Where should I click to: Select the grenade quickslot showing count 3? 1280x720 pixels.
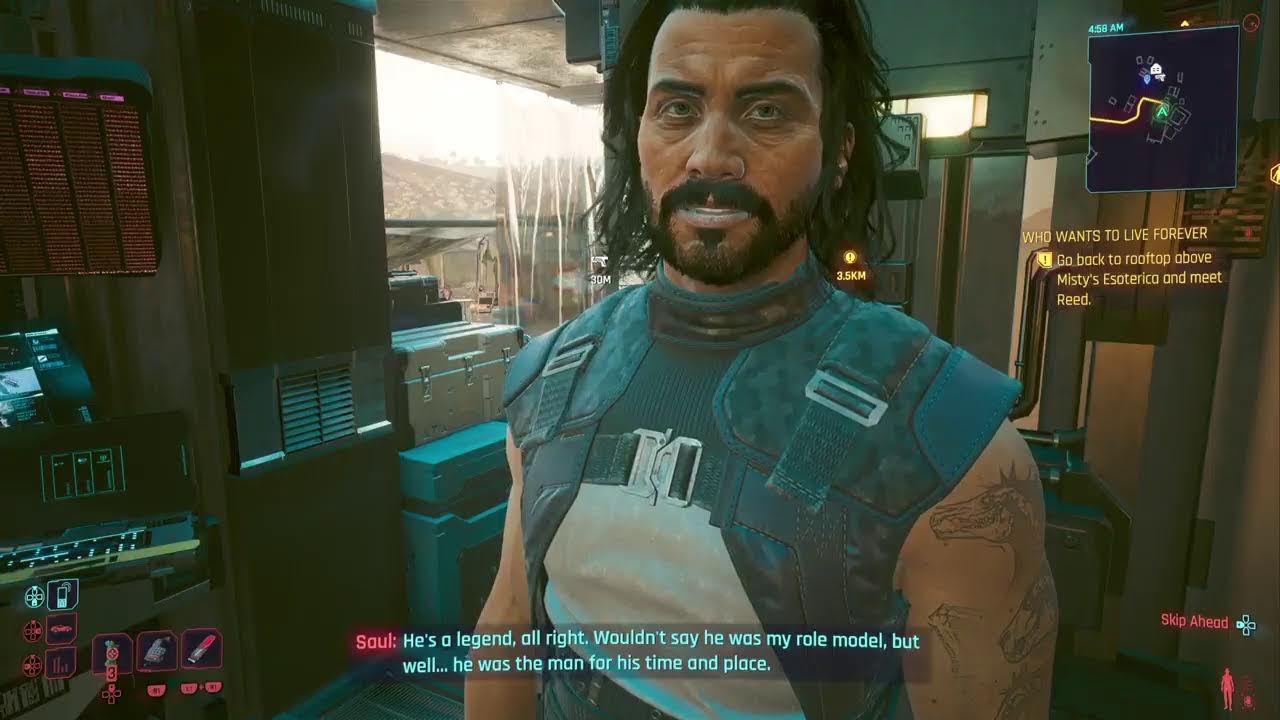tap(112, 652)
